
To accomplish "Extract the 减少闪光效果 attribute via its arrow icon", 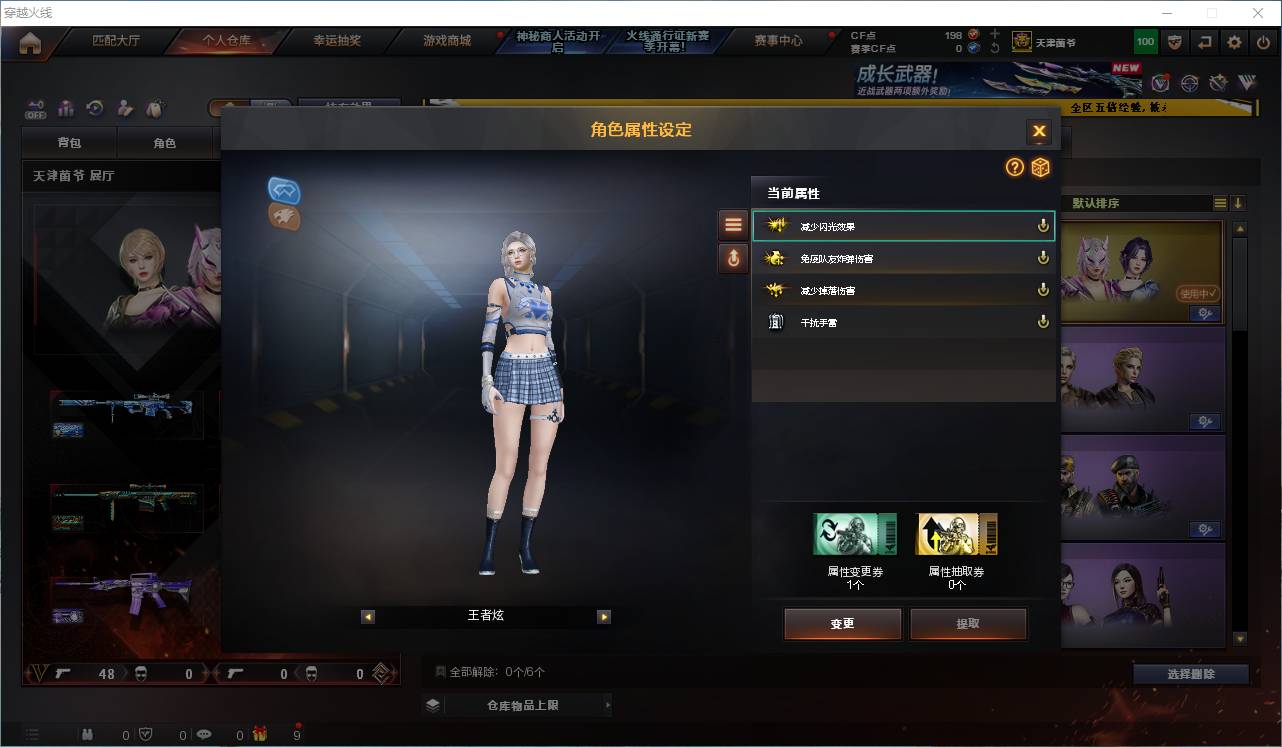I will pos(1042,225).
